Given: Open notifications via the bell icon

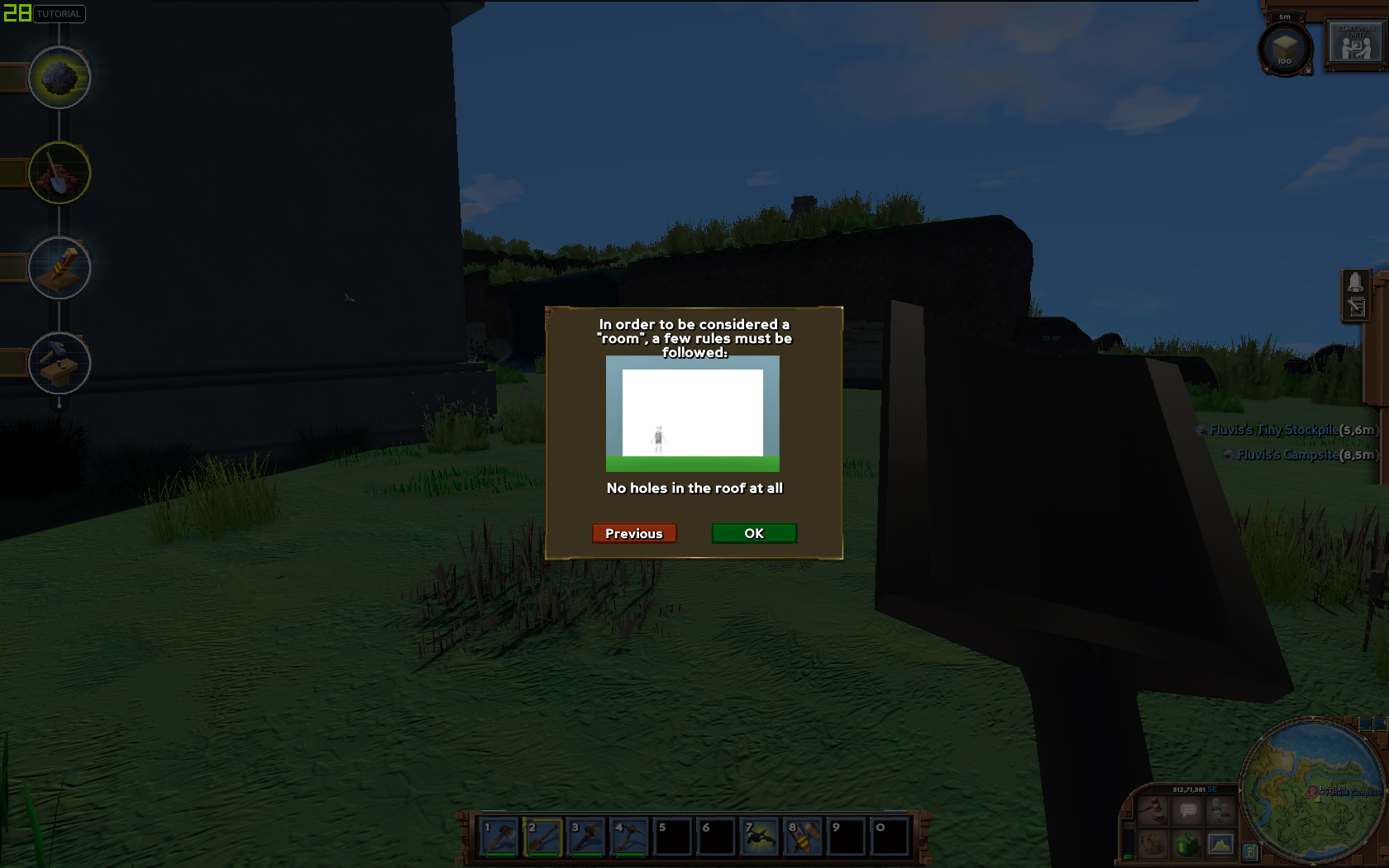Looking at the screenshot, I should point(1356,283).
